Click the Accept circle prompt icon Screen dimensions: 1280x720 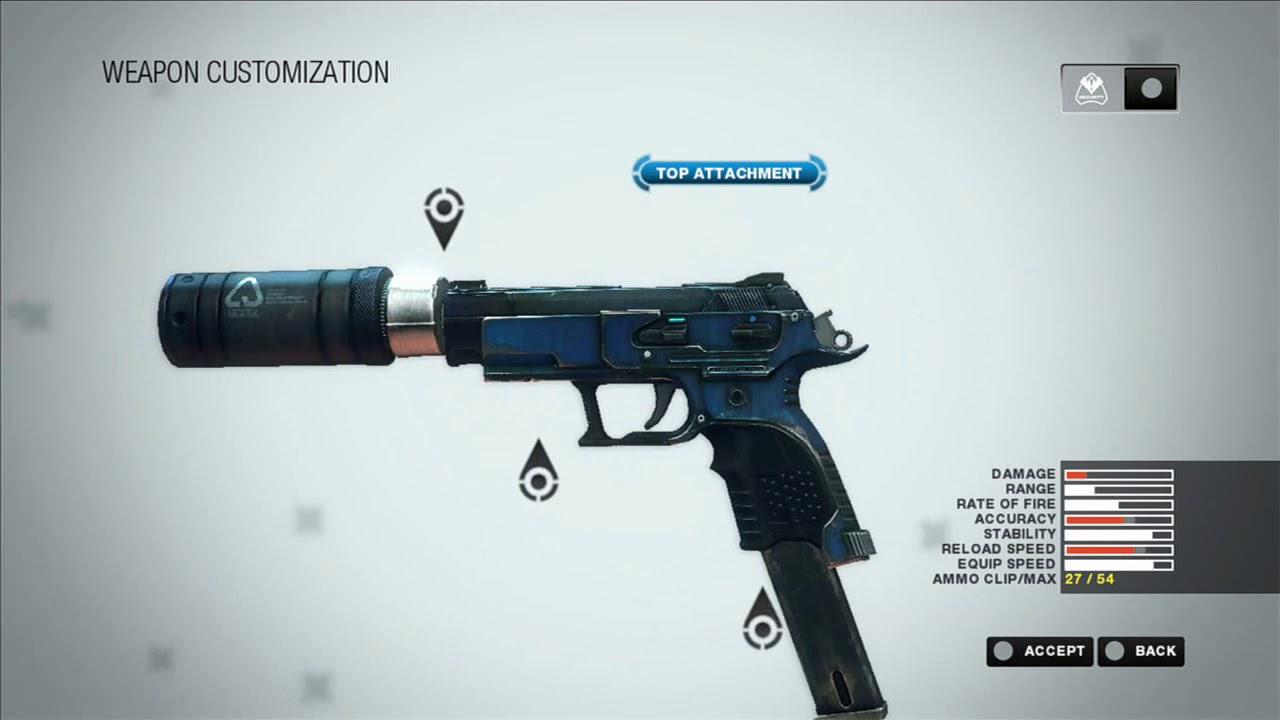(x=1003, y=651)
